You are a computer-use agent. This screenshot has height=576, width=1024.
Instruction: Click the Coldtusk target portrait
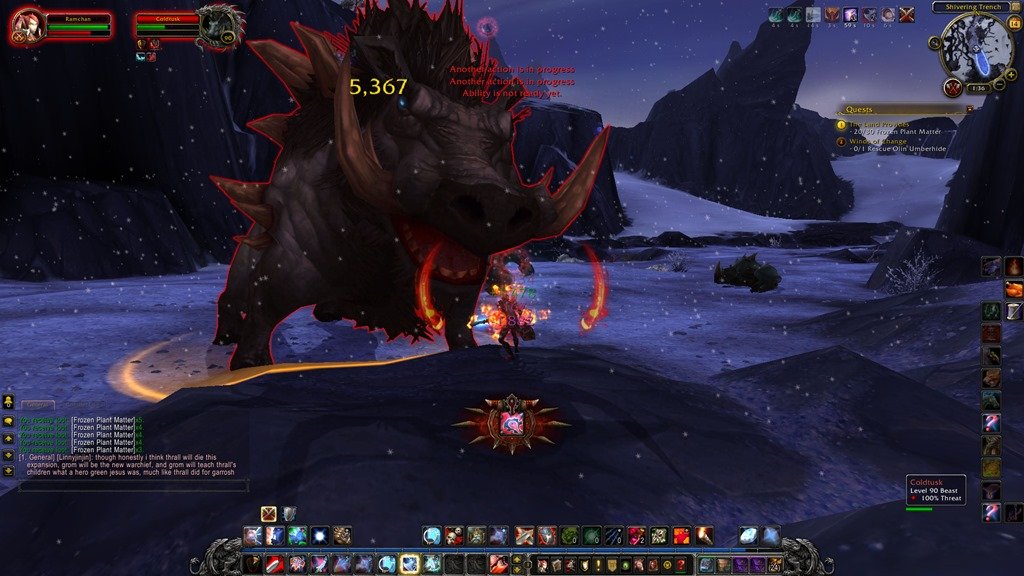pyautogui.click(x=218, y=27)
